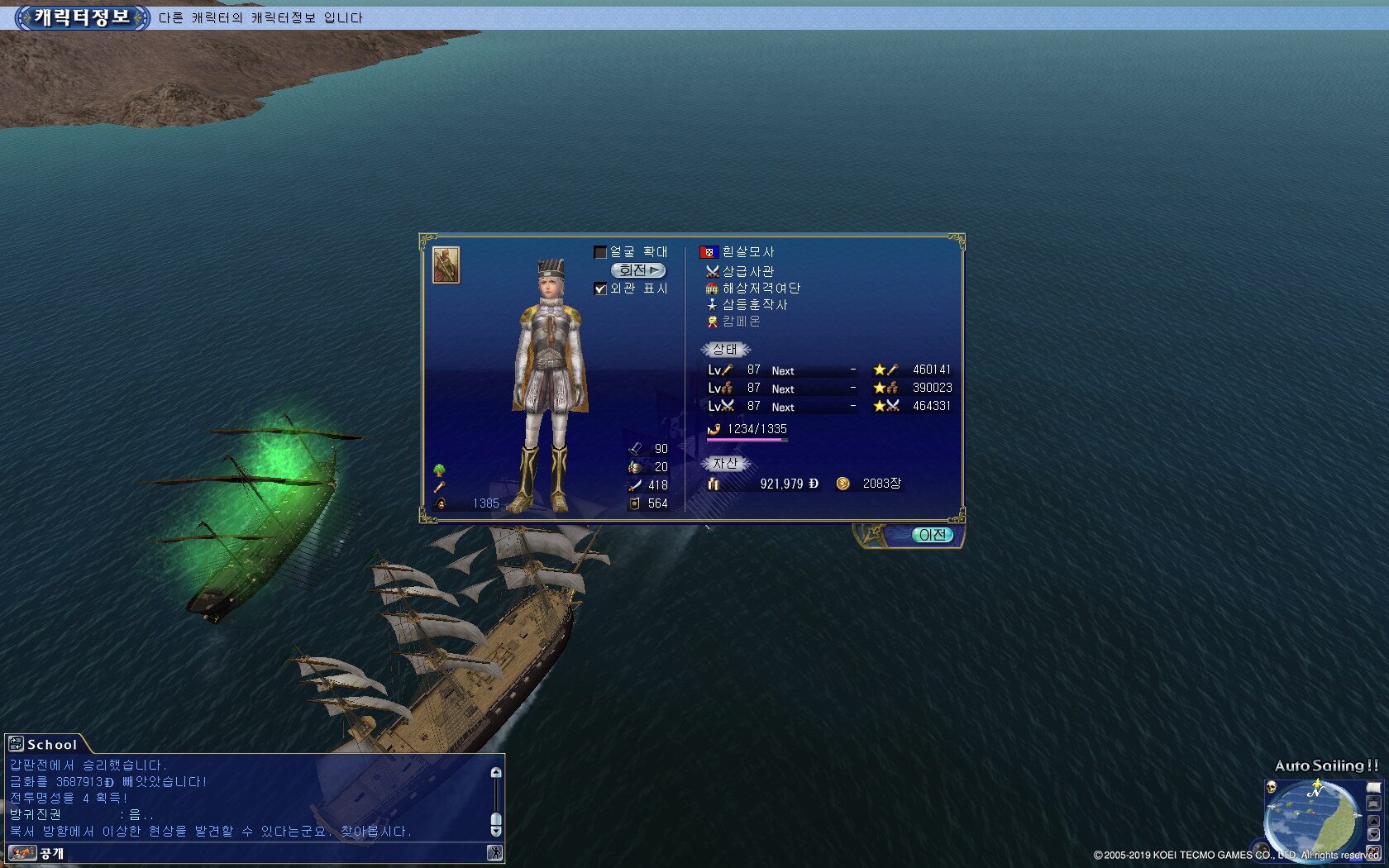Click the chat scroll-up arrow

click(x=496, y=773)
